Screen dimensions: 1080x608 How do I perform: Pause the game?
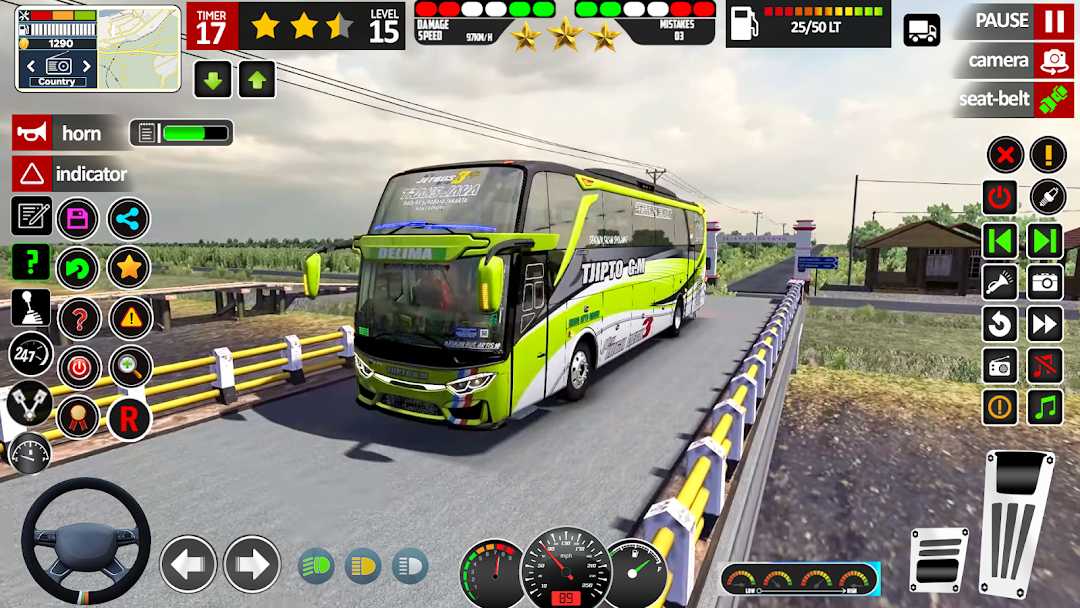[x=1053, y=21]
